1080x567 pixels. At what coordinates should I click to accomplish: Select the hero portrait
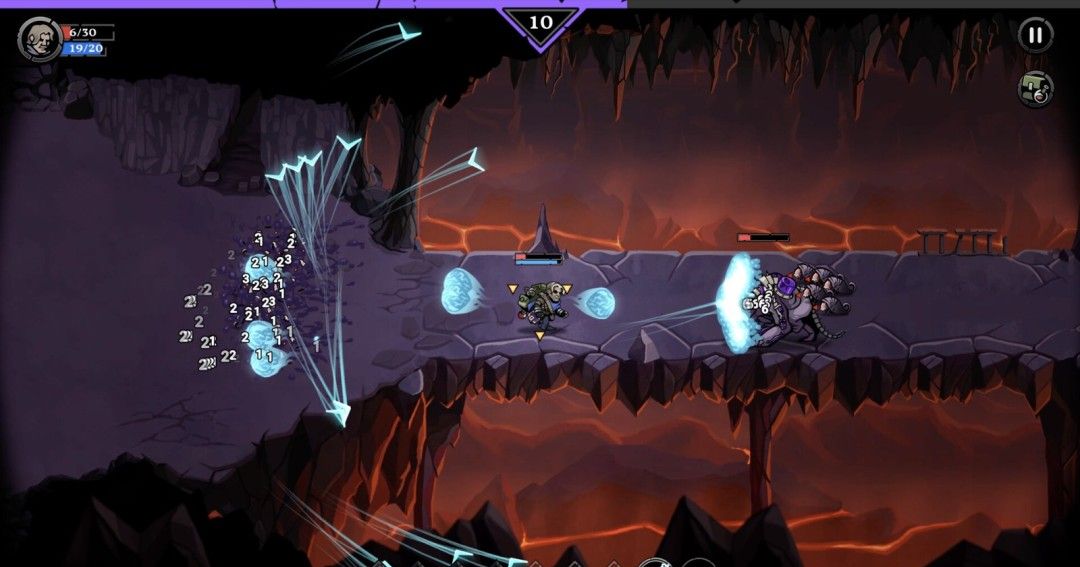point(39,39)
